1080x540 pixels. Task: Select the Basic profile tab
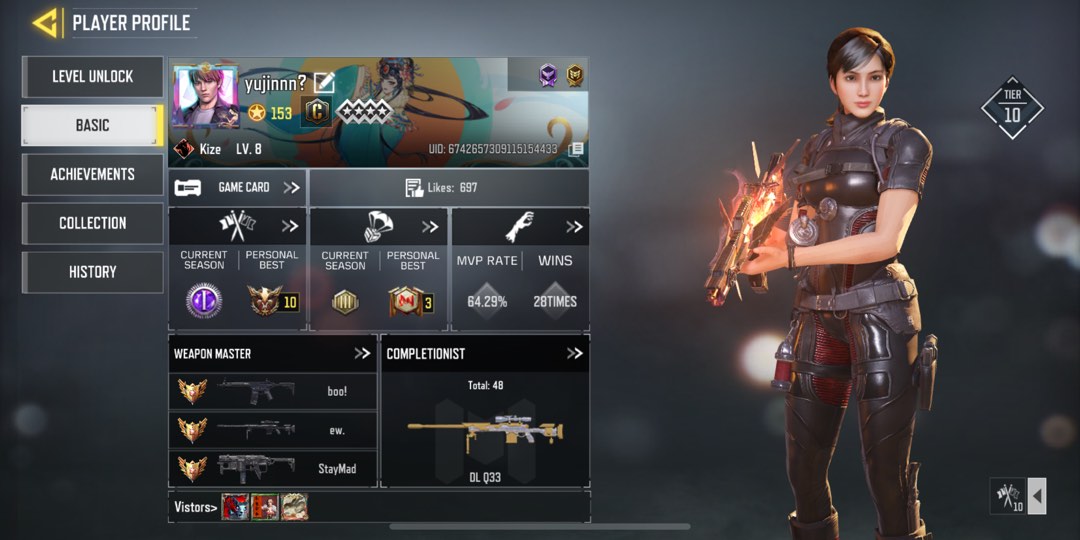point(92,126)
